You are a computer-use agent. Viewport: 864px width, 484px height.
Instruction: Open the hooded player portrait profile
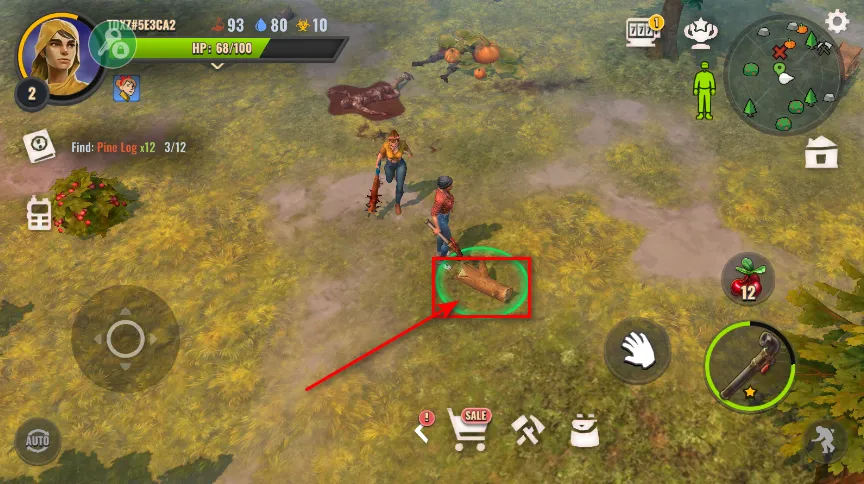[x=56, y=52]
